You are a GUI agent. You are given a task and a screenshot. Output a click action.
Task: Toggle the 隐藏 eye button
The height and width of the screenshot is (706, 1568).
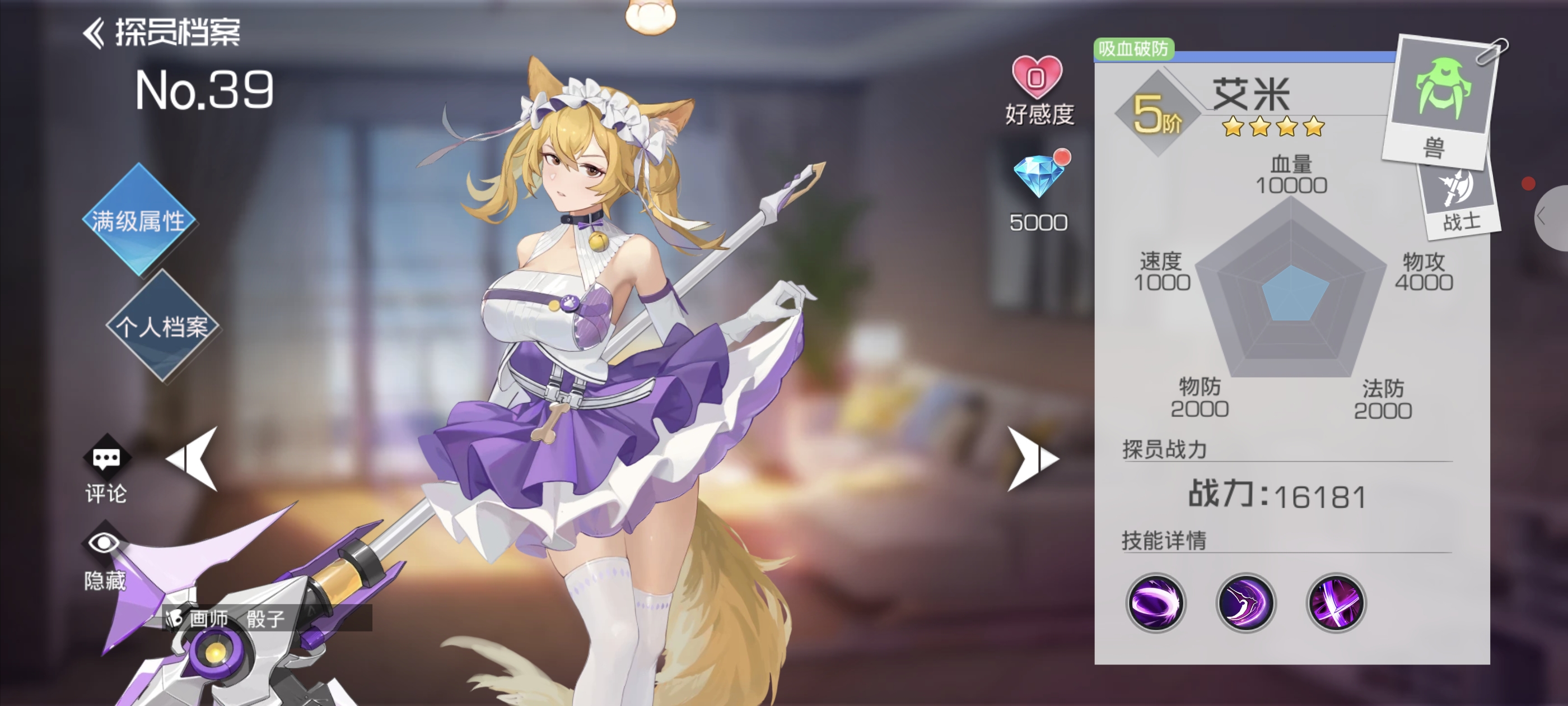(x=105, y=554)
